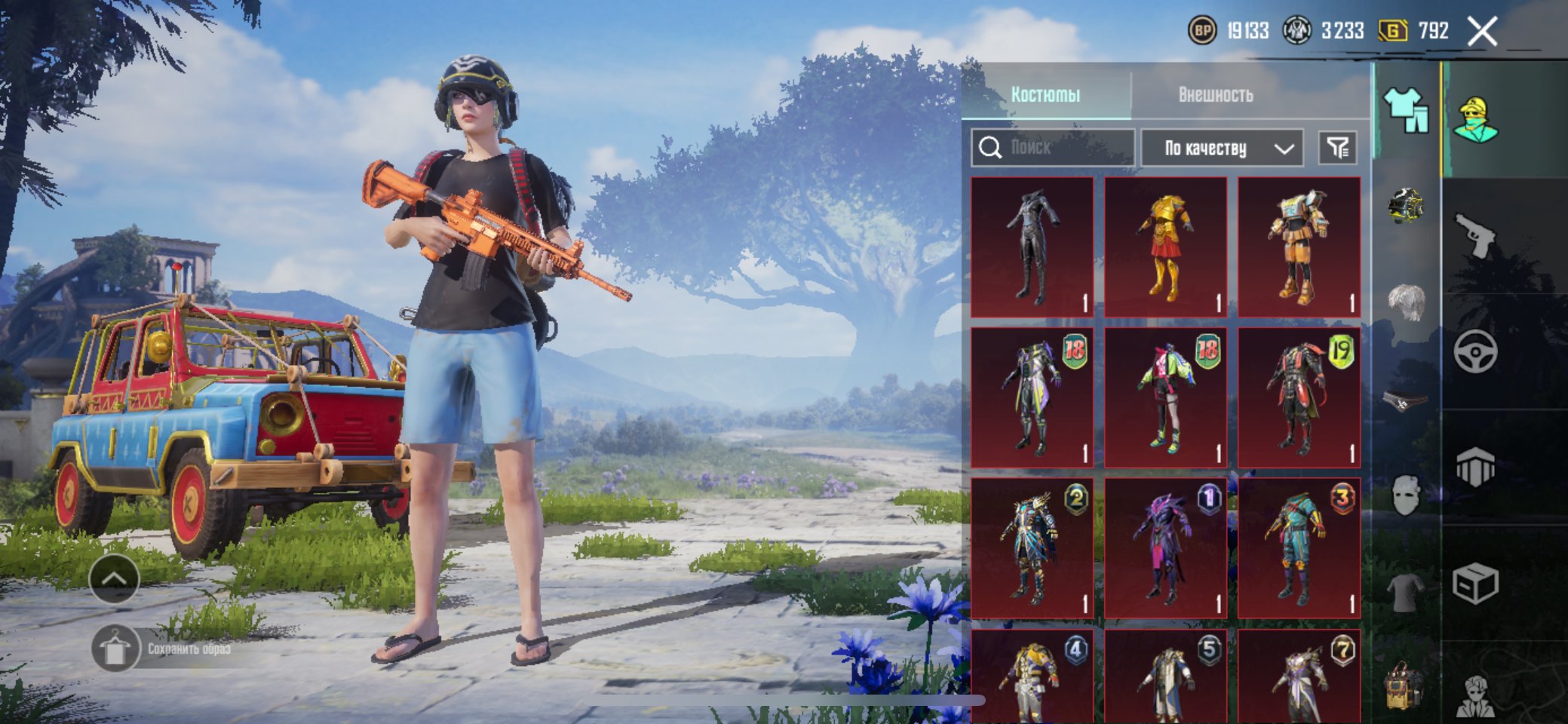Expand the round up-arrow button
This screenshot has width=1568, height=724.
114,578
